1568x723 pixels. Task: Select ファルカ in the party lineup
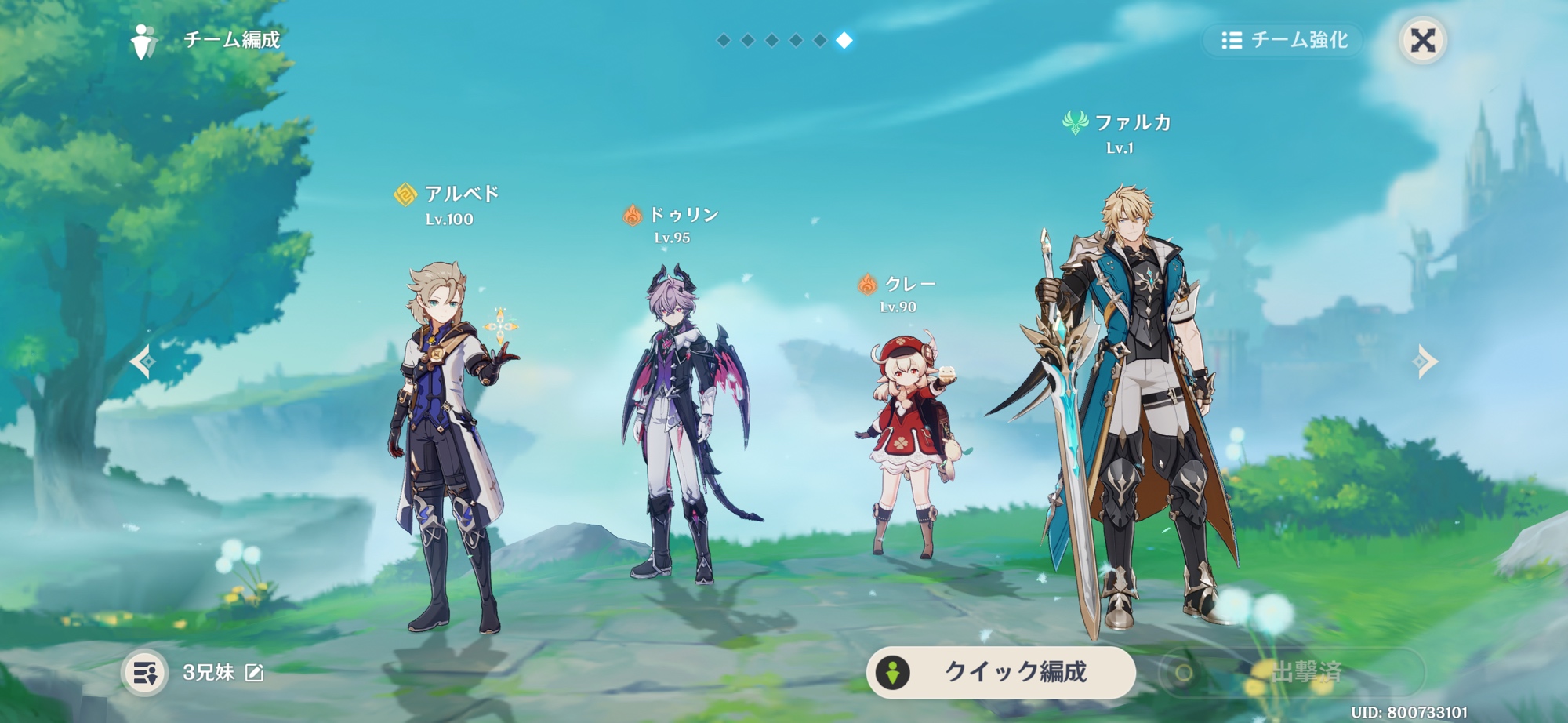[x=1129, y=408]
